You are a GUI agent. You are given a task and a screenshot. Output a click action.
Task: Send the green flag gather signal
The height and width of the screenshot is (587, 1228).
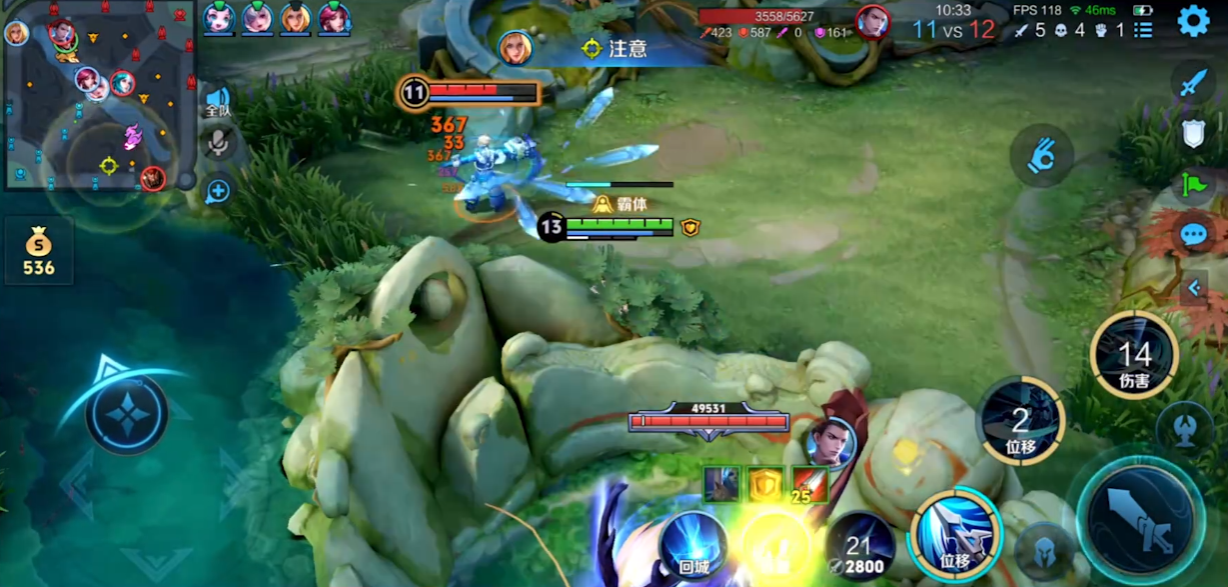pos(1193,185)
